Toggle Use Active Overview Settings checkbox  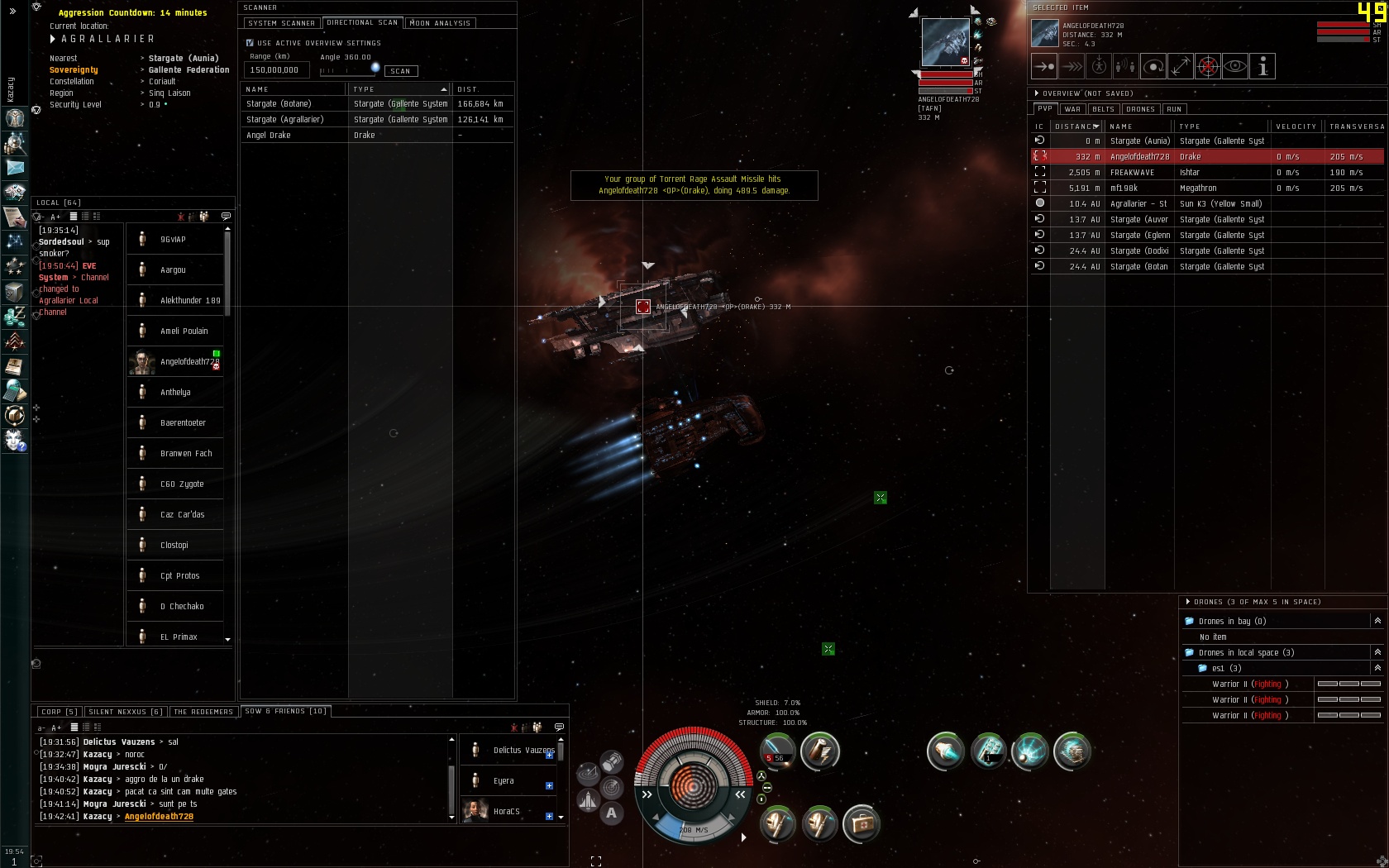[x=250, y=43]
